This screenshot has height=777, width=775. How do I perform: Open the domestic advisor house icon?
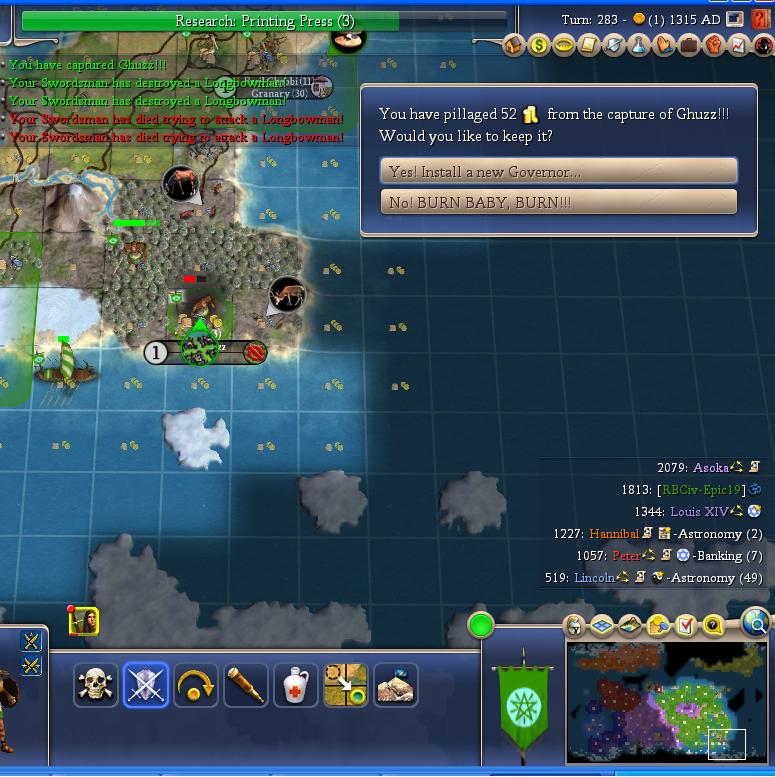click(x=514, y=45)
